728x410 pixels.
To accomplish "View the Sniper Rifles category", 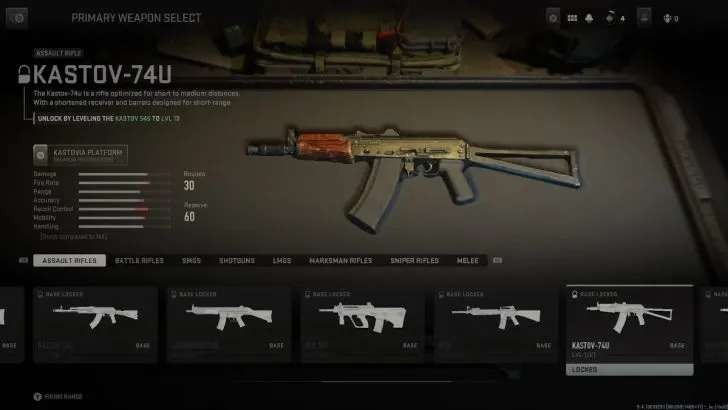I will (x=414, y=260).
